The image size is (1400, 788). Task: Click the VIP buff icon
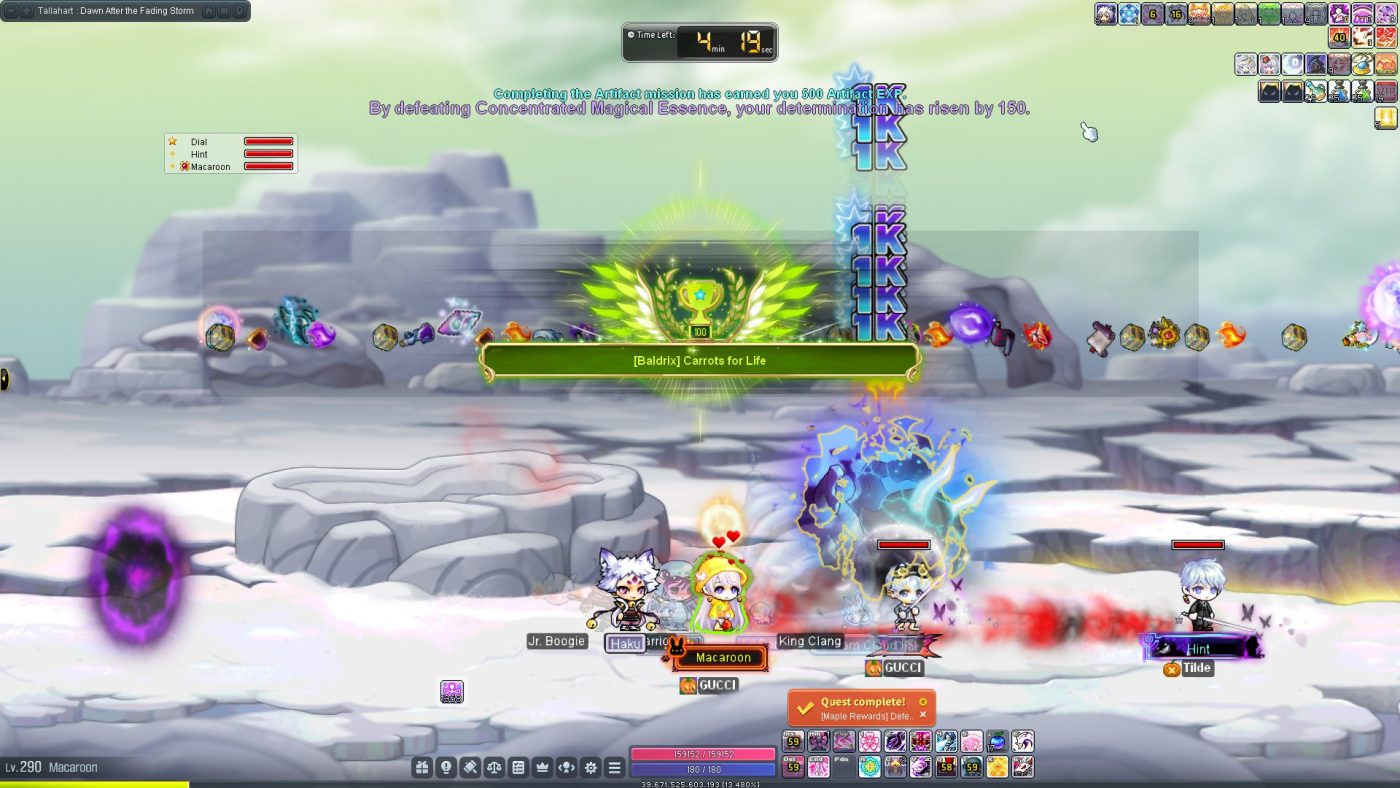tap(1386, 91)
